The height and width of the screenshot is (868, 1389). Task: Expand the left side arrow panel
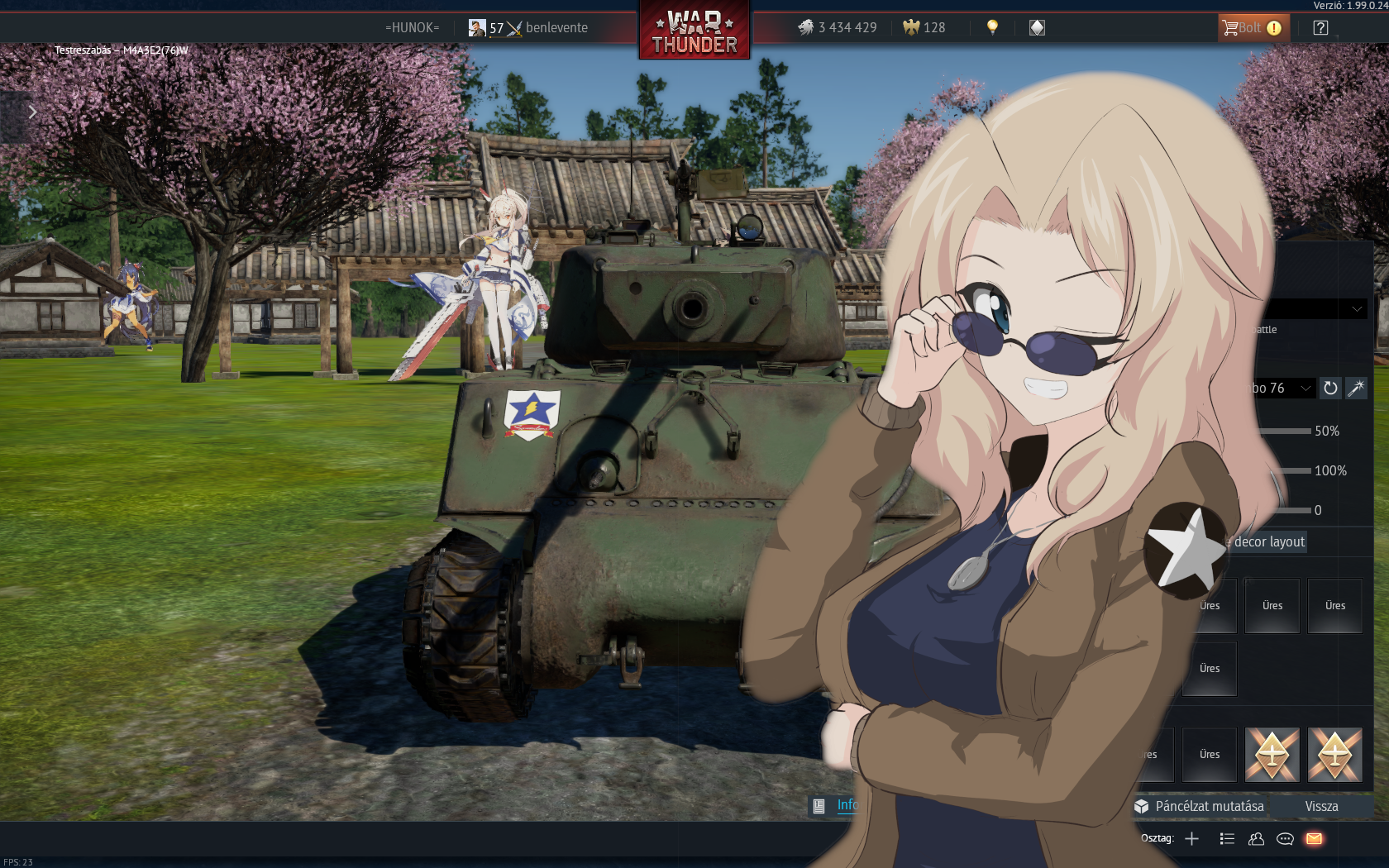pos(32,112)
